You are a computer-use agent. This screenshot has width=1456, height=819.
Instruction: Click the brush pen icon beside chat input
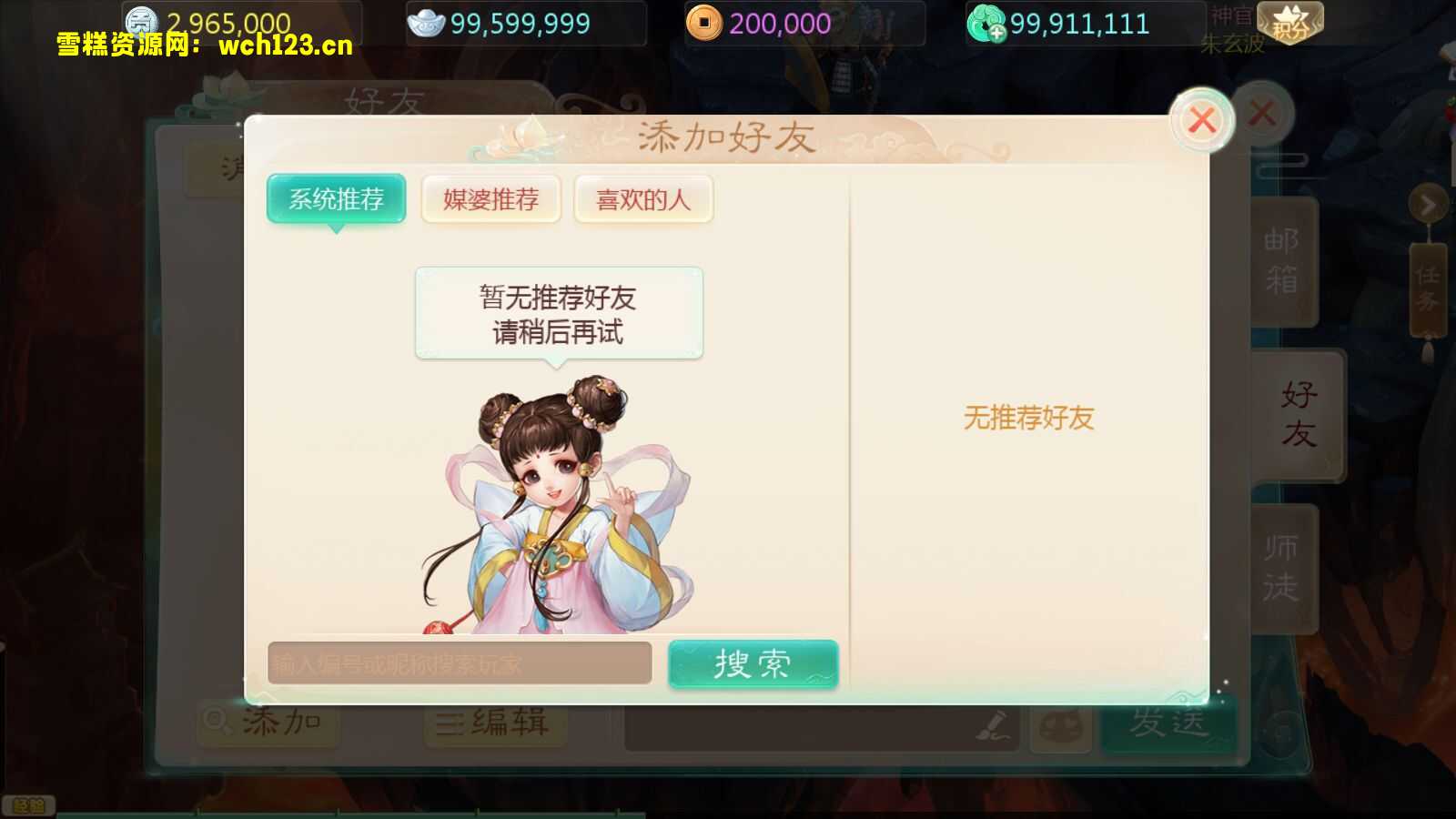[992, 728]
